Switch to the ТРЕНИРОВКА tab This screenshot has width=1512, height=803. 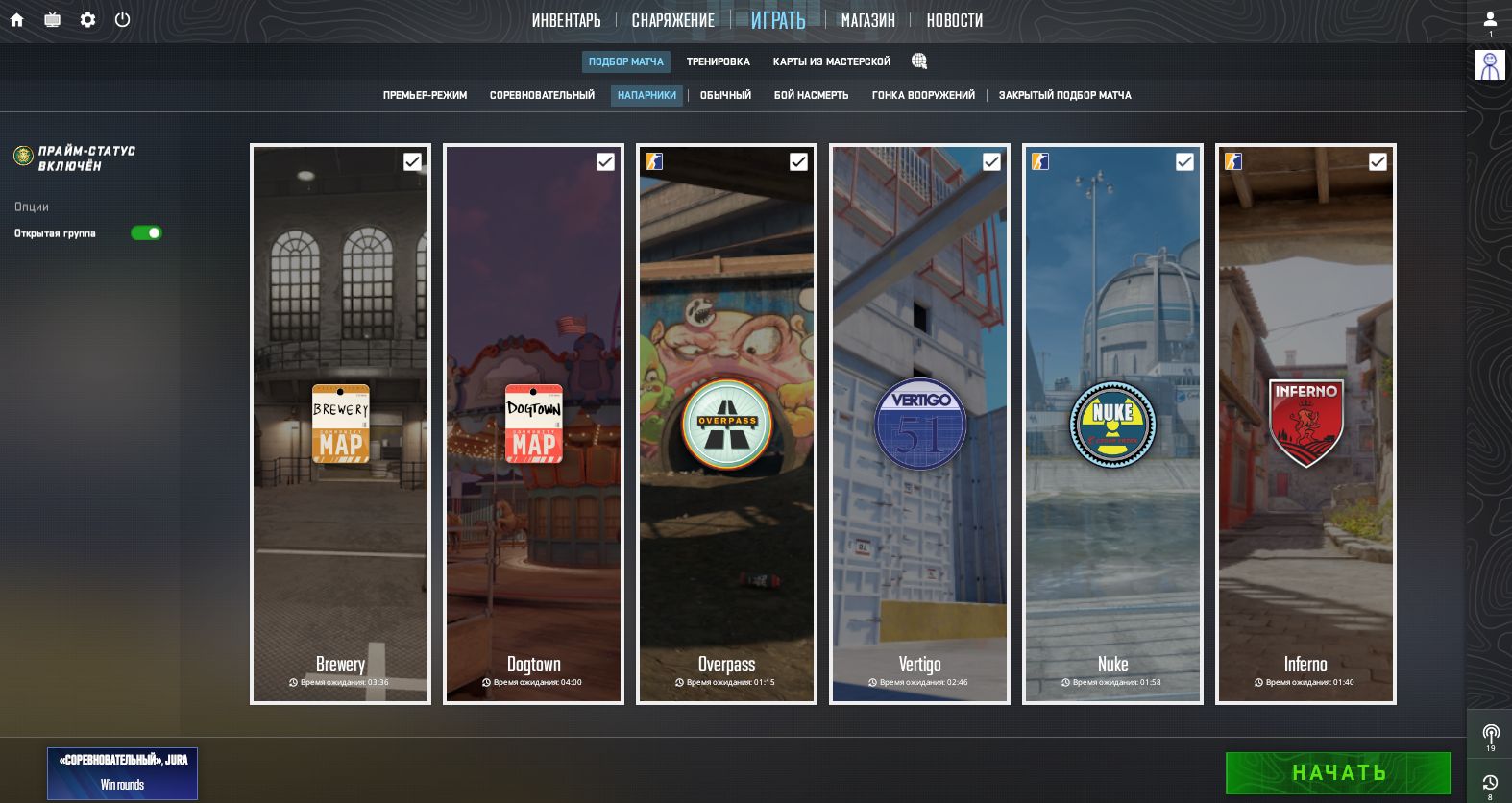718,61
